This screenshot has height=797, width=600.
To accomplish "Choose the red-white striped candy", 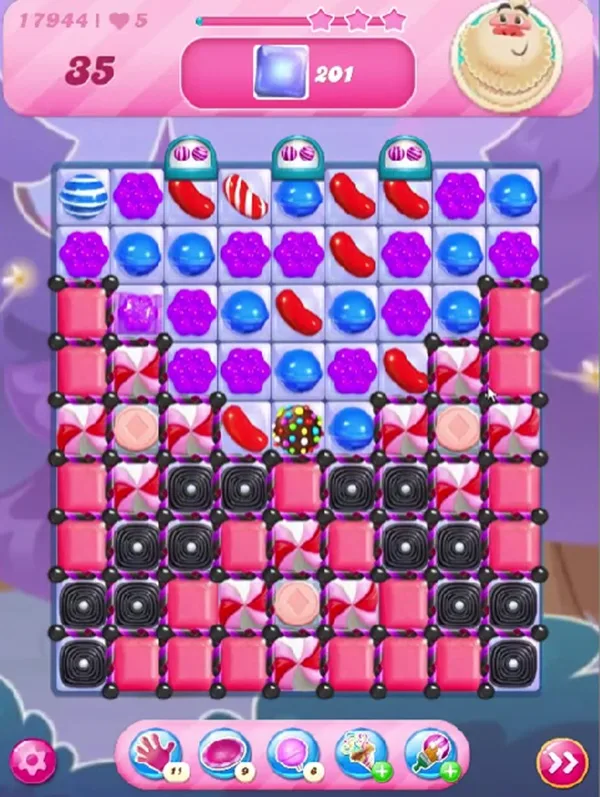I will click(x=244, y=196).
